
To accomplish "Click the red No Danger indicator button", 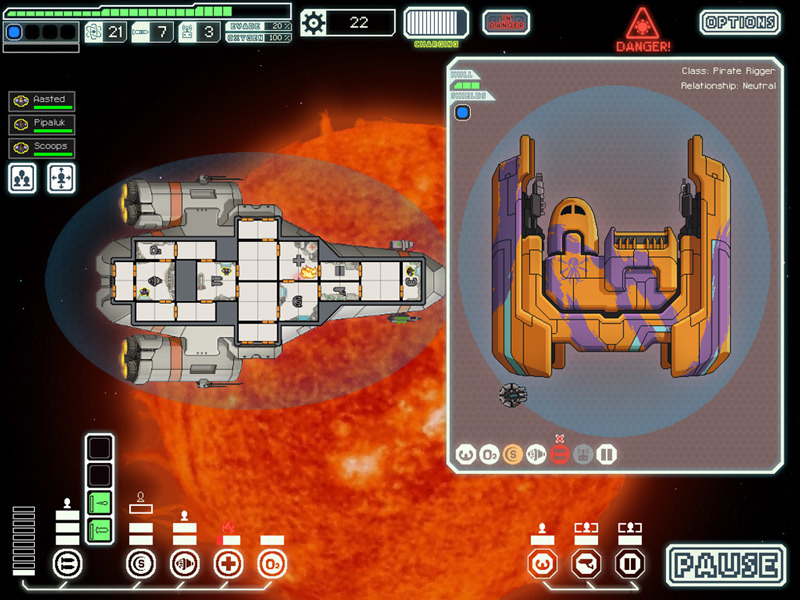I will point(506,22).
